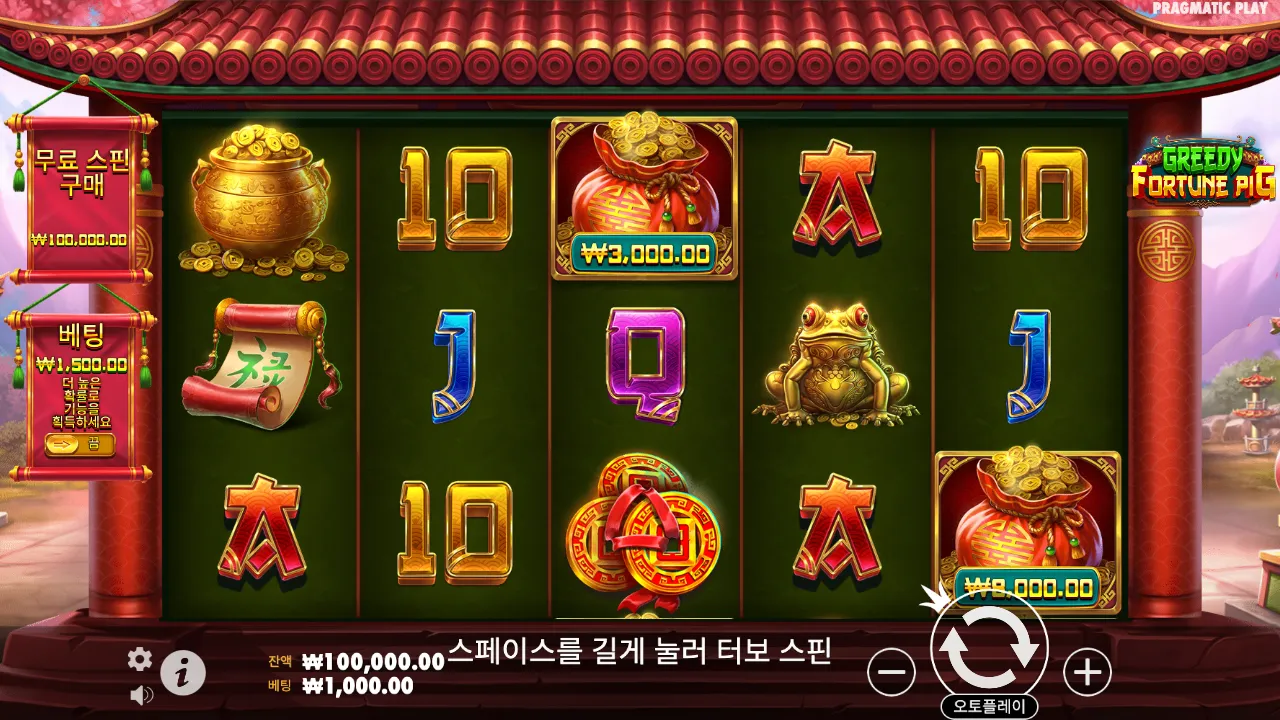The image size is (1280, 720).
Task: Open the settings gear menu
Action: [x=139, y=660]
